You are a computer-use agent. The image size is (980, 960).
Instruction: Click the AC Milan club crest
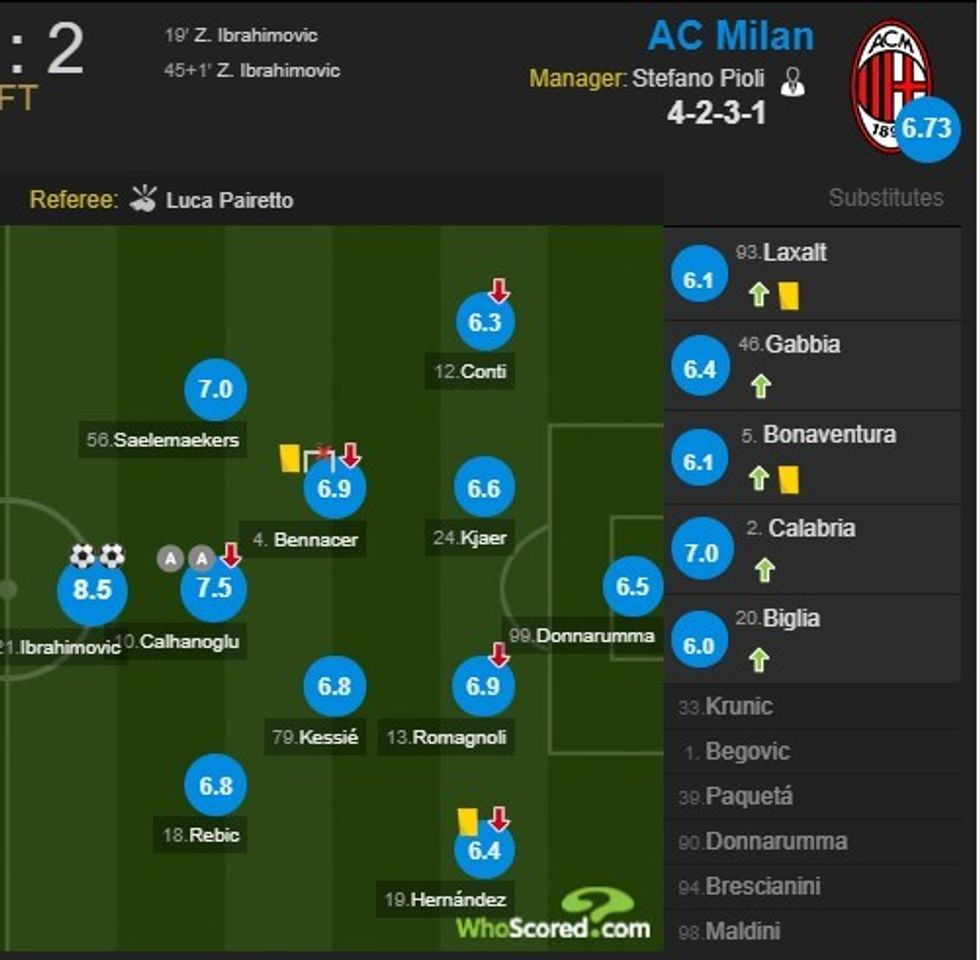point(889,85)
